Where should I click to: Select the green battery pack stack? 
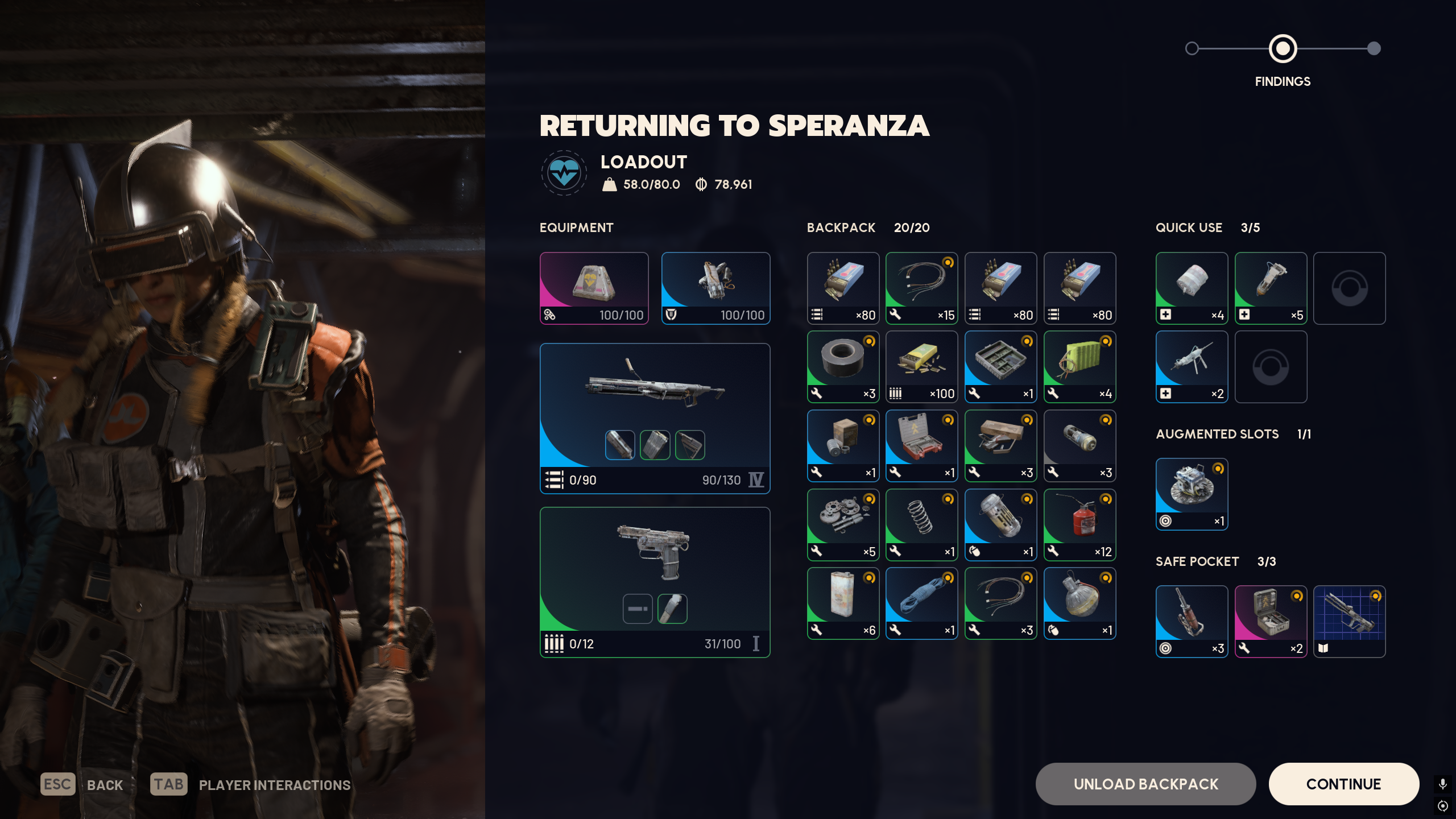coord(1079,367)
